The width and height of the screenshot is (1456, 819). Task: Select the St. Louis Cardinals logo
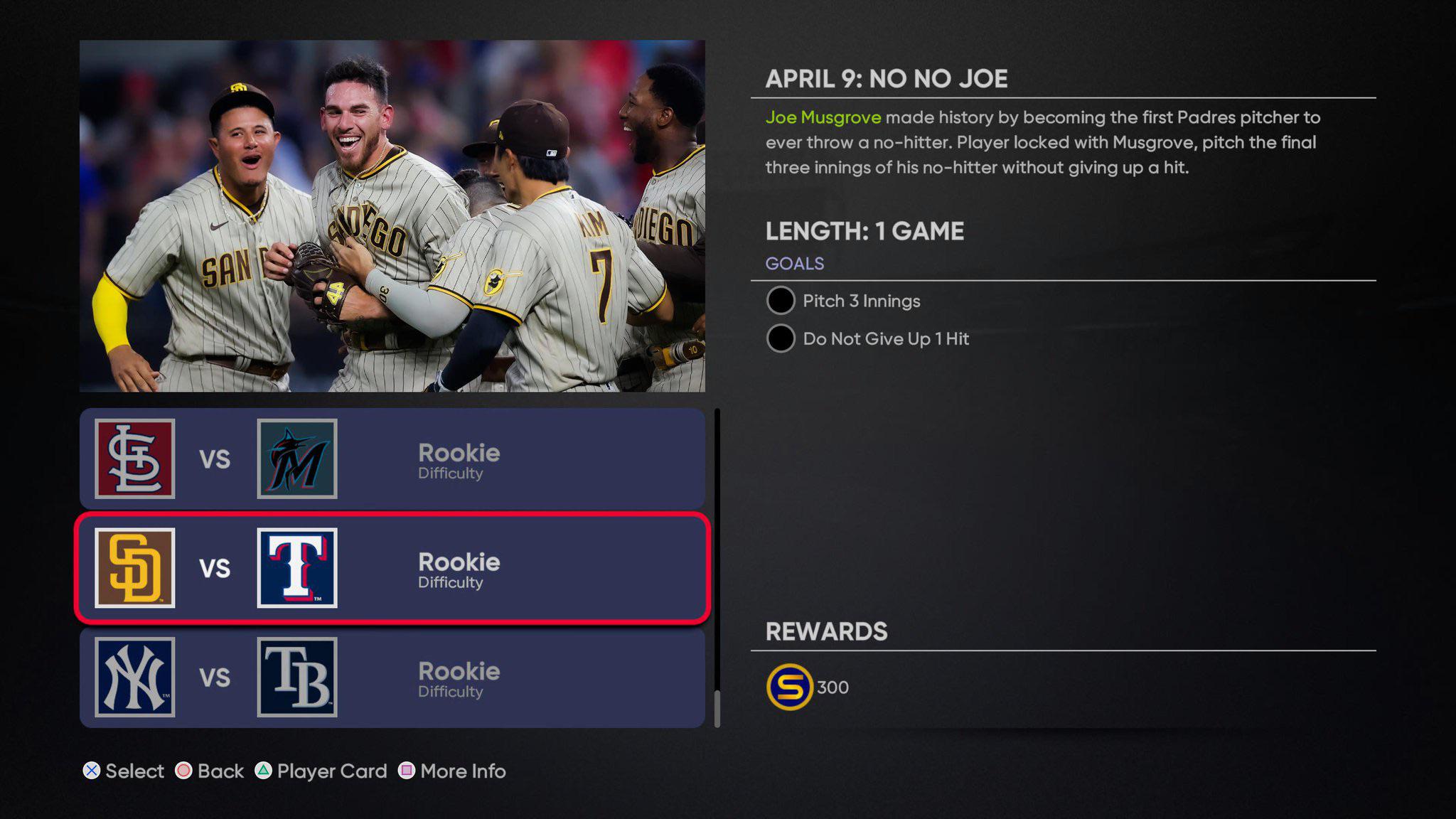[x=134, y=458]
